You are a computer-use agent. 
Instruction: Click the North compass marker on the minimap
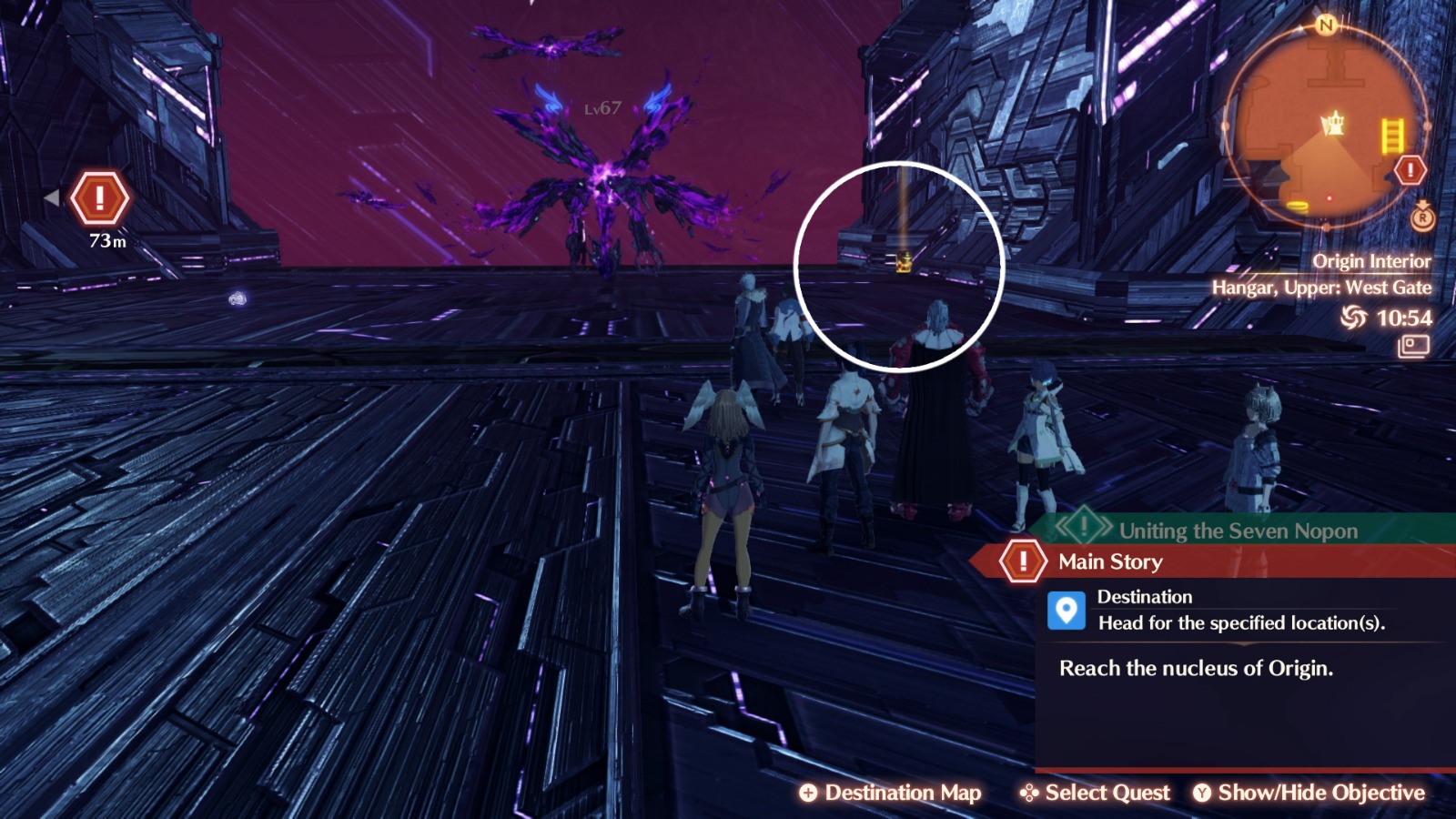[x=1326, y=25]
